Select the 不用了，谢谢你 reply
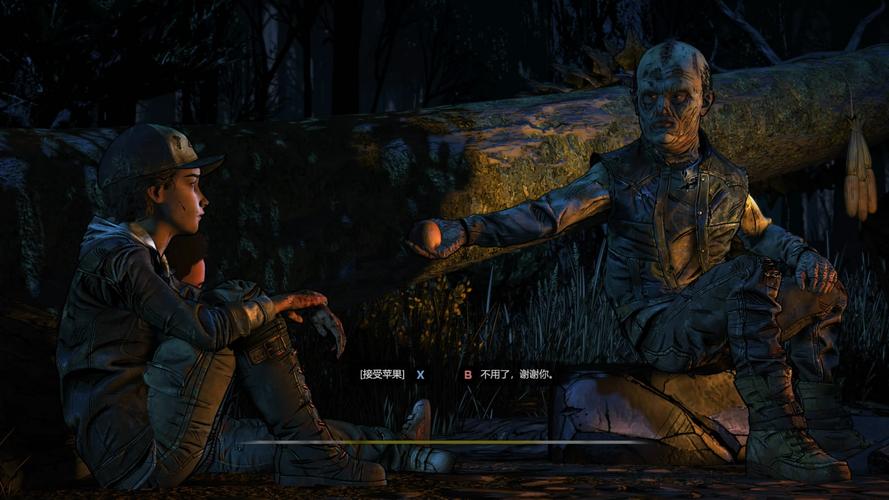 pyautogui.click(x=517, y=375)
